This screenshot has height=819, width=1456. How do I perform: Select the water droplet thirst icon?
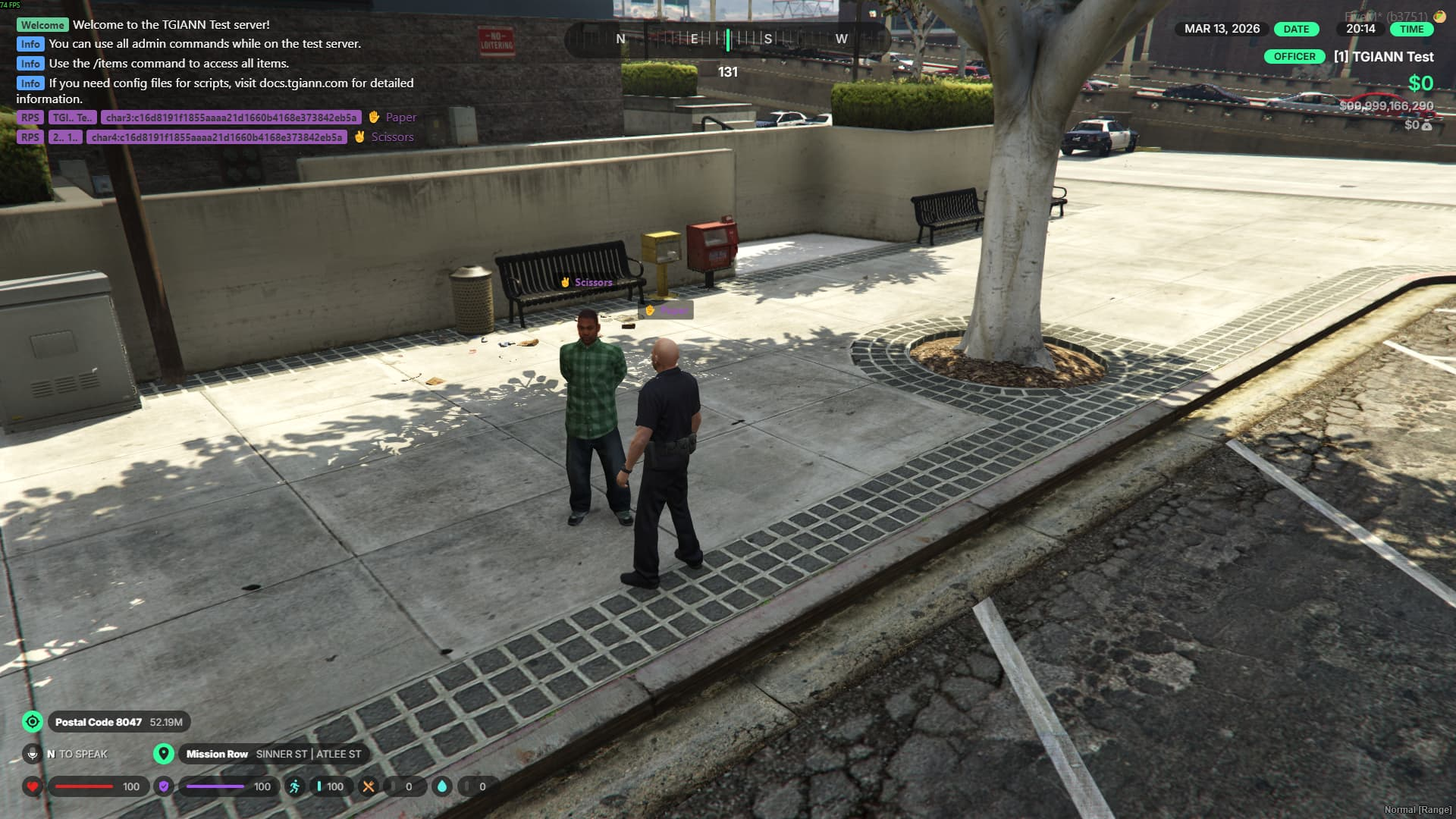pos(442,786)
